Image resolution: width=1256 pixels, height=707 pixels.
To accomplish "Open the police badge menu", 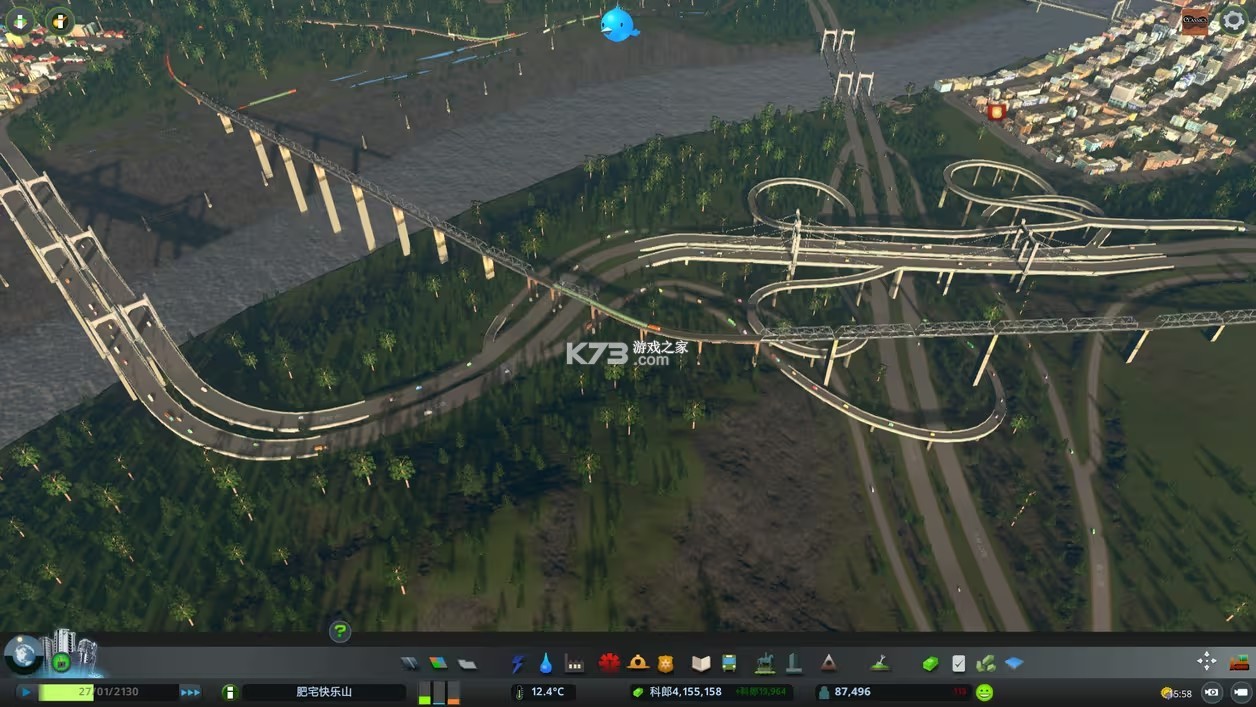I will coord(665,663).
